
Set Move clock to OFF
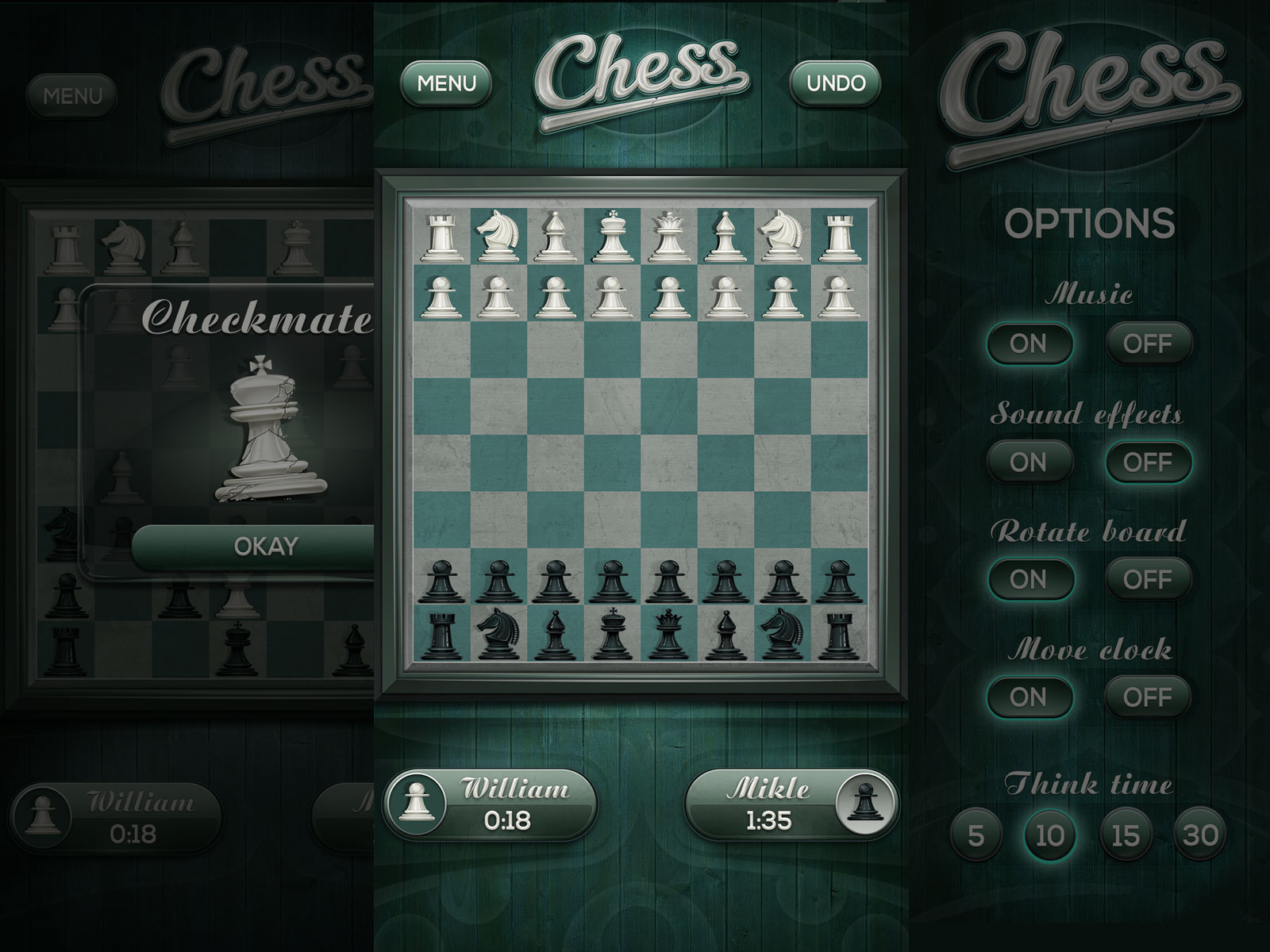[x=1148, y=697]
